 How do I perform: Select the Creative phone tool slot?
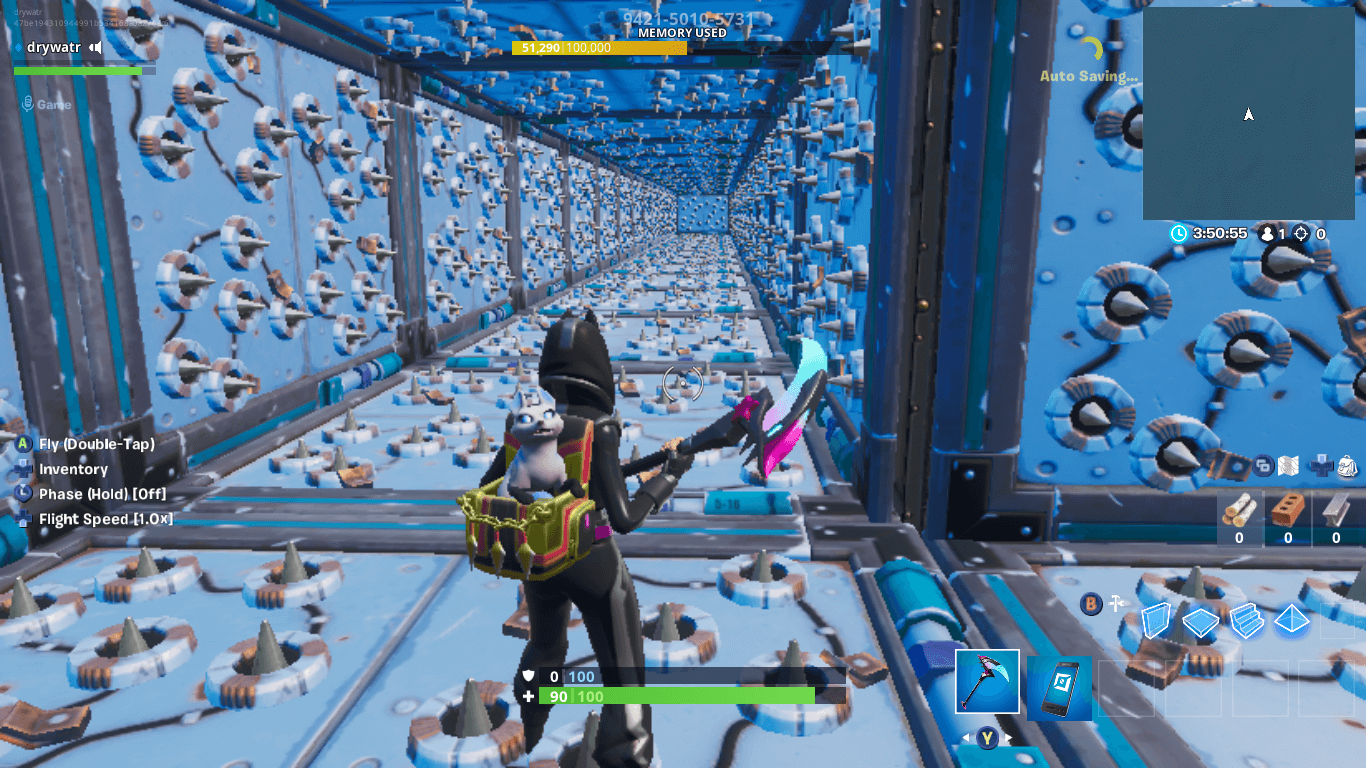point(1059,688)
